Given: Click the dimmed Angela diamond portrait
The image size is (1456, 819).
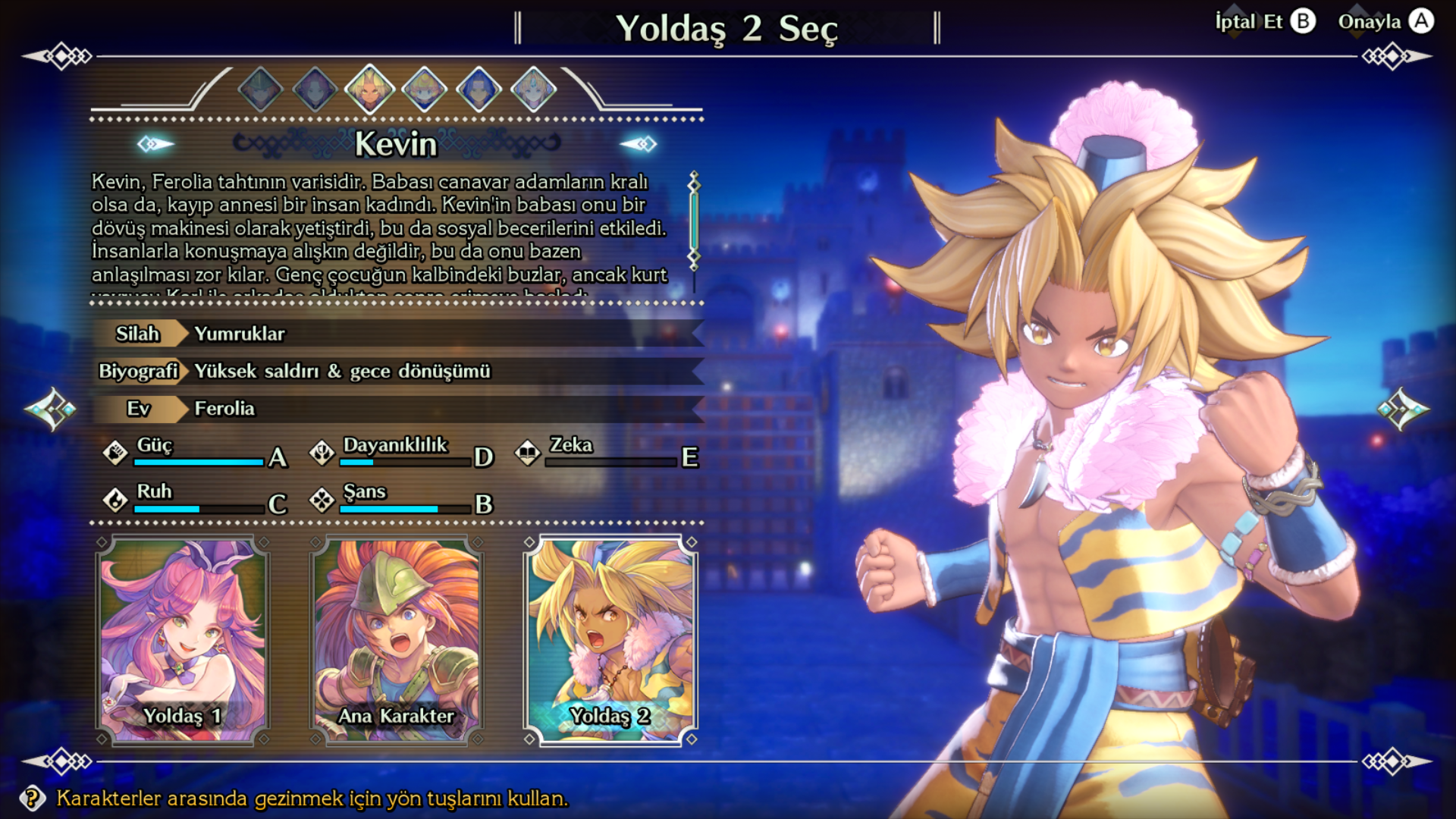Looking at the screenshot, I should pos(315,89).
